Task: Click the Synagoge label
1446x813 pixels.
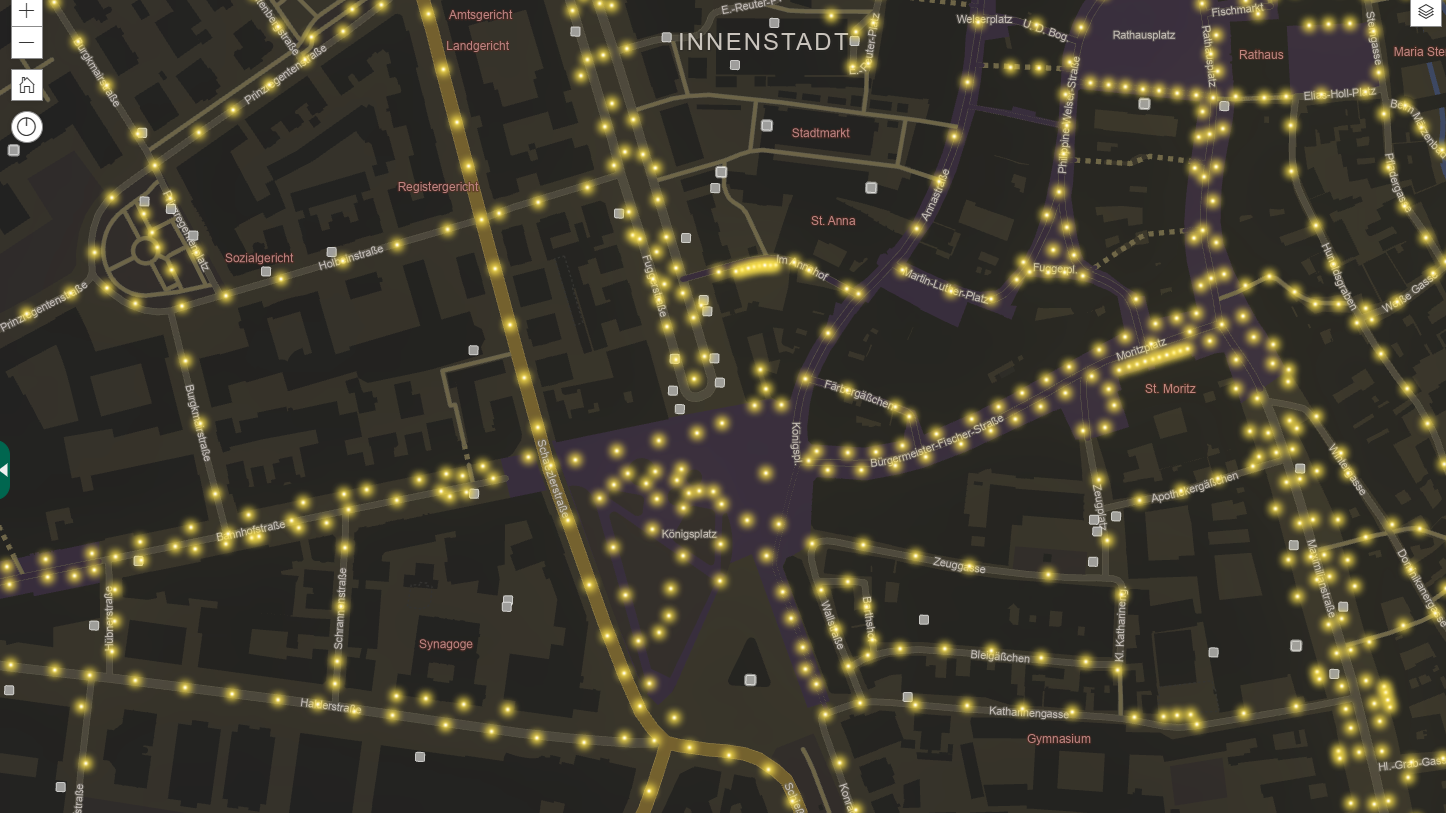Action: tap(446, 644)
